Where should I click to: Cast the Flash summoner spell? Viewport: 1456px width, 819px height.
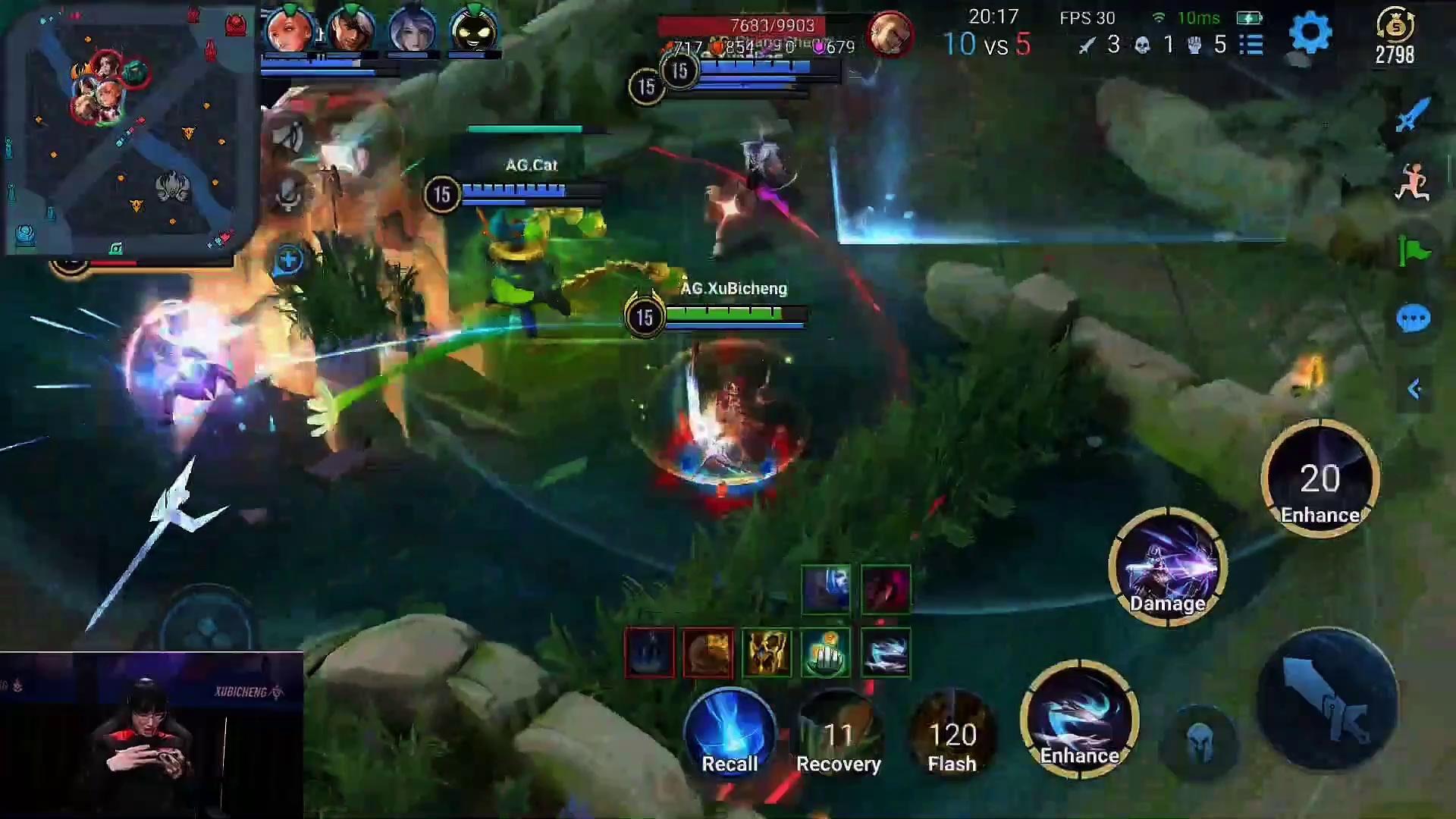(952, 736)
